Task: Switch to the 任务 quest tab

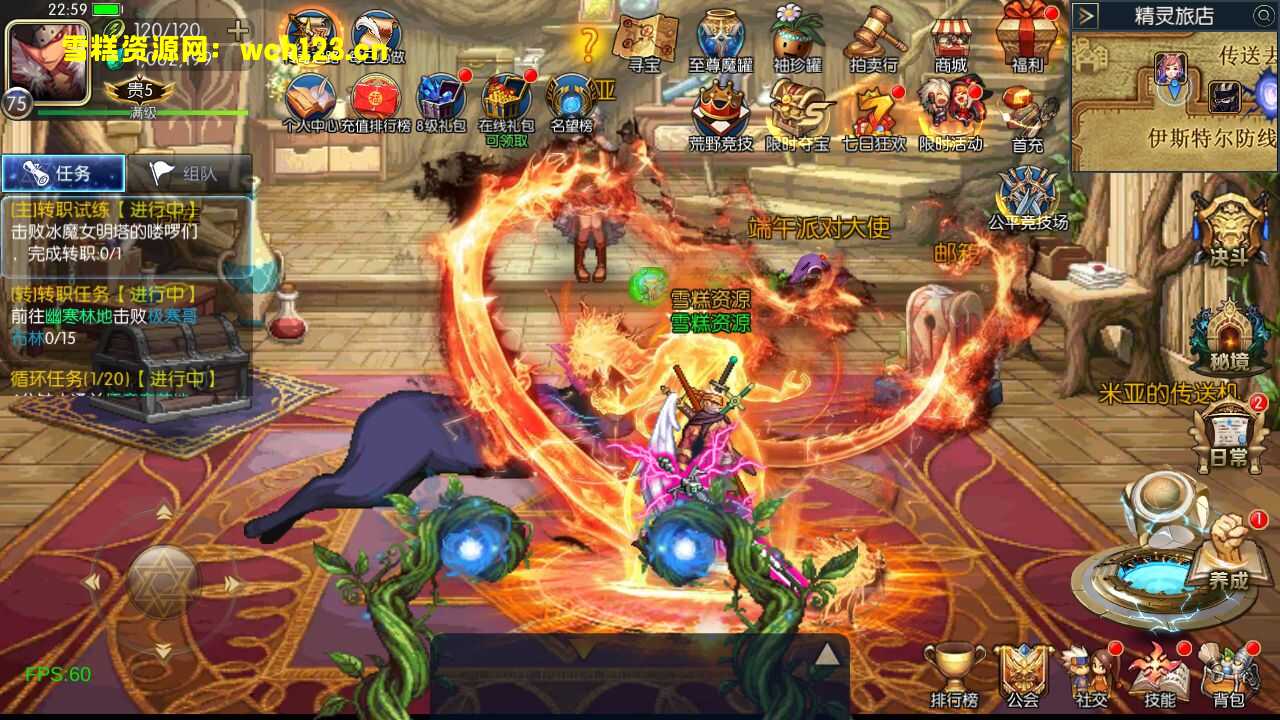Action: coord(65,173)
